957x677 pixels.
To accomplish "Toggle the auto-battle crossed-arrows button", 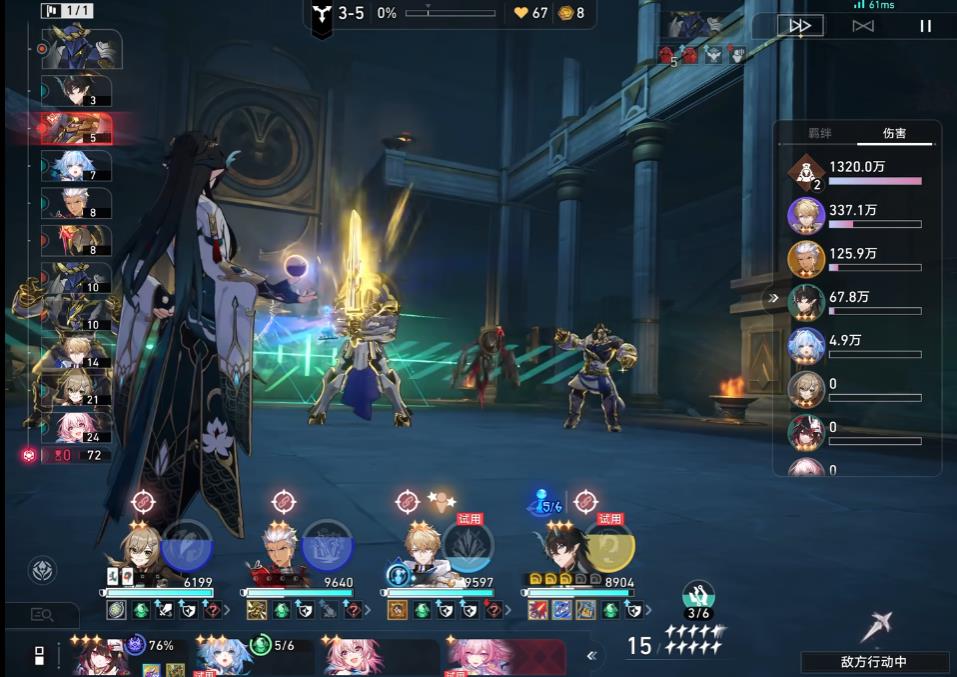I will coord(863,26).
